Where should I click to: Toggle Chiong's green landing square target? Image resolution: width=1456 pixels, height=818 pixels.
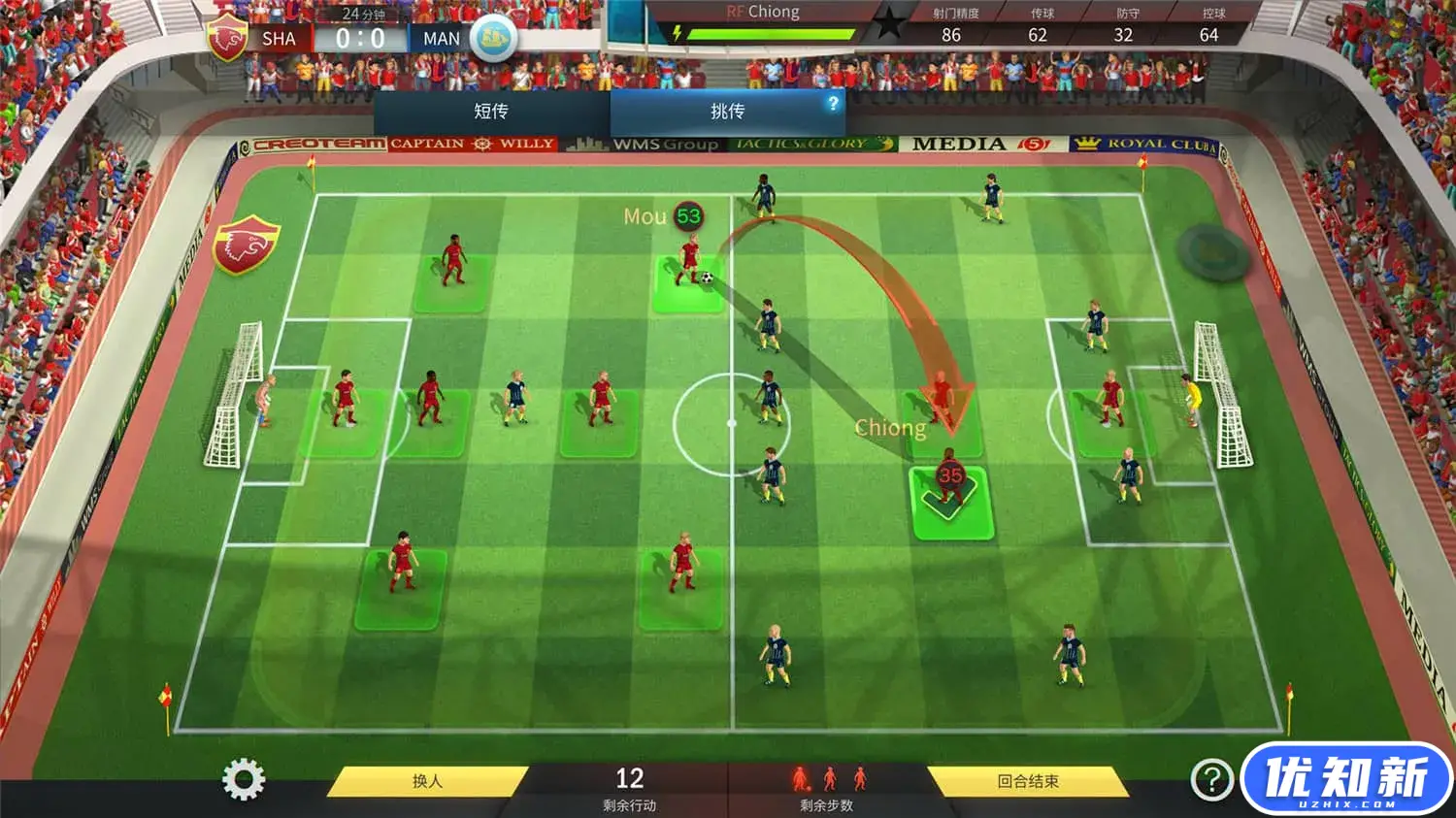[x=951, y=503]
